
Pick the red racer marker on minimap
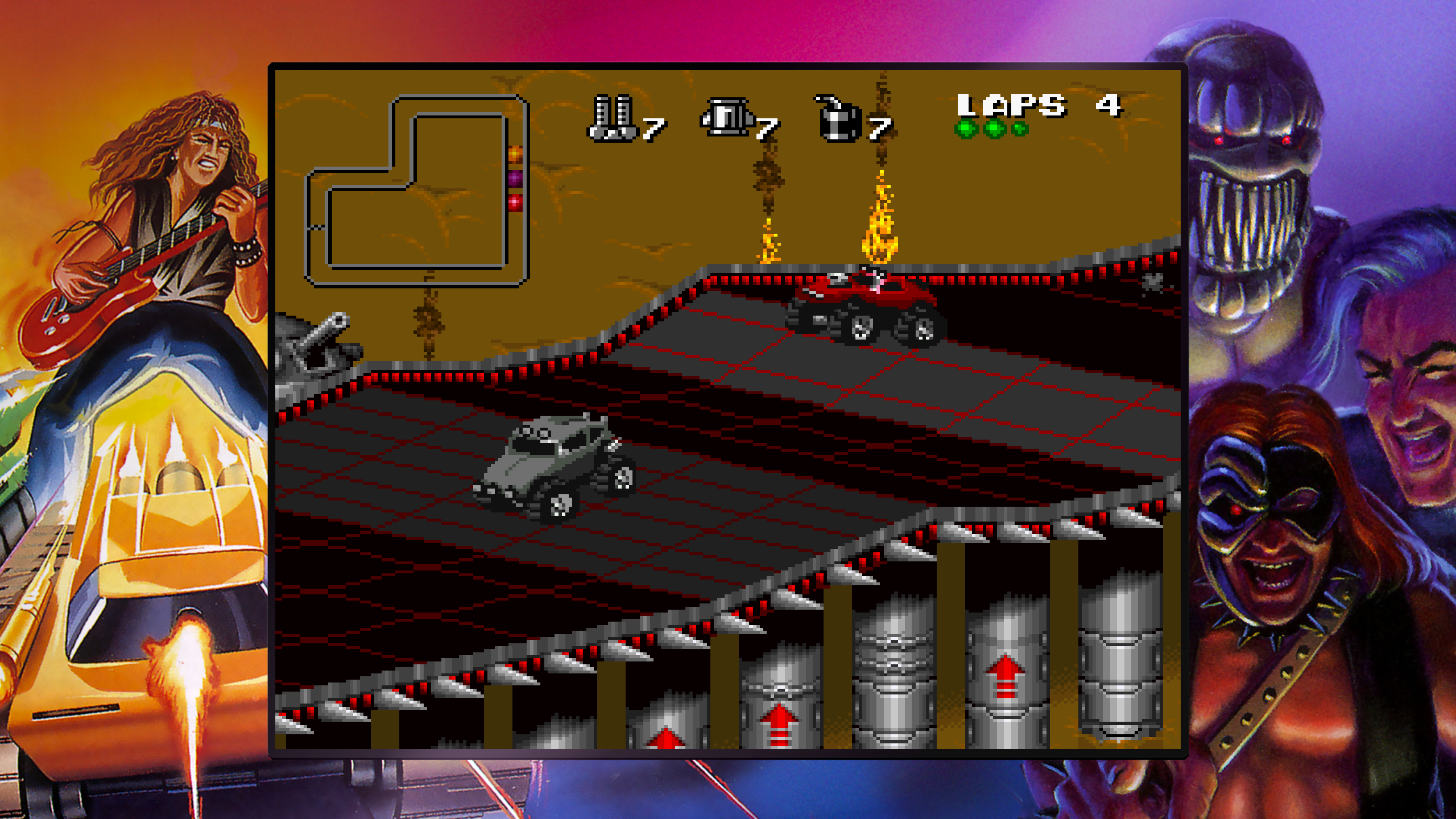(x=515, y=202)
